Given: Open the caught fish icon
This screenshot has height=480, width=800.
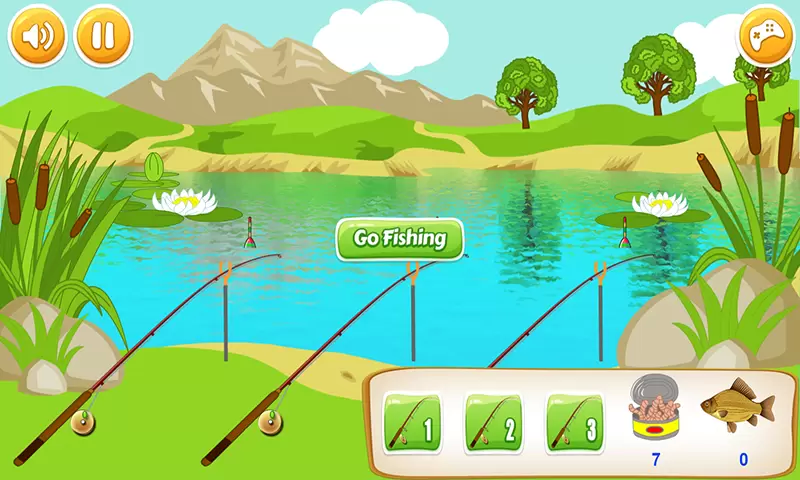Looking at the screenshot, I should coord(738,404).
